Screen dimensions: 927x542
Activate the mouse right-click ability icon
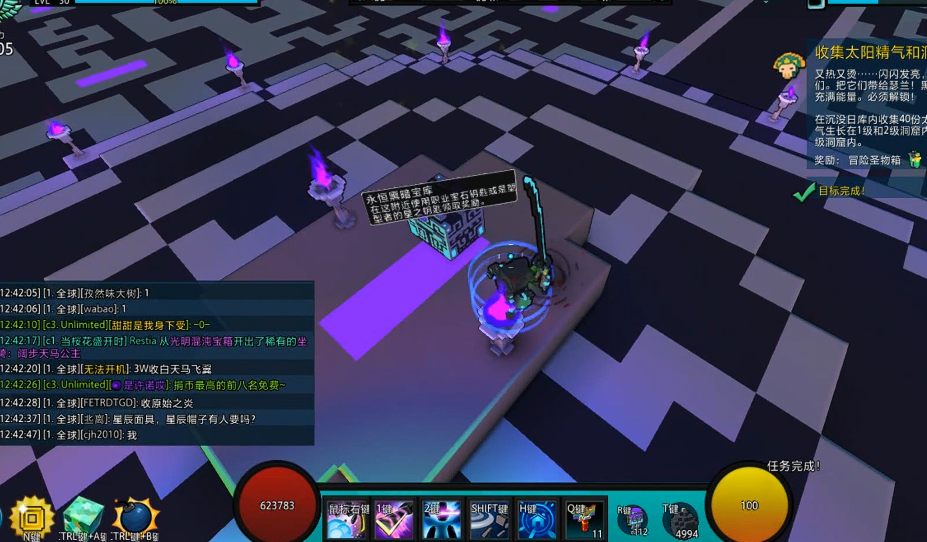coord(348,519)
